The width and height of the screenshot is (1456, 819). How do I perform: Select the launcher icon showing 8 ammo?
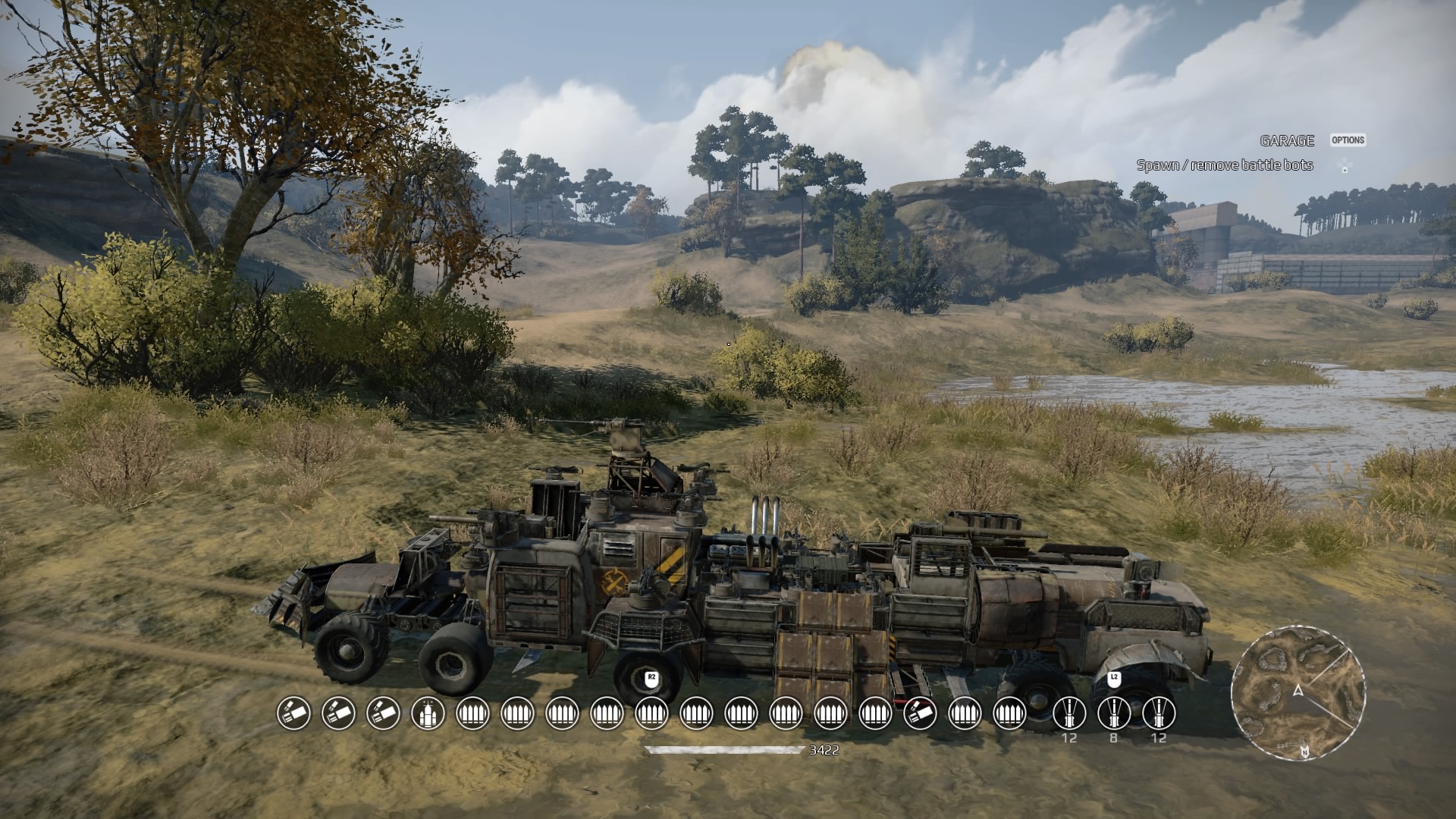click(1113, 714)
